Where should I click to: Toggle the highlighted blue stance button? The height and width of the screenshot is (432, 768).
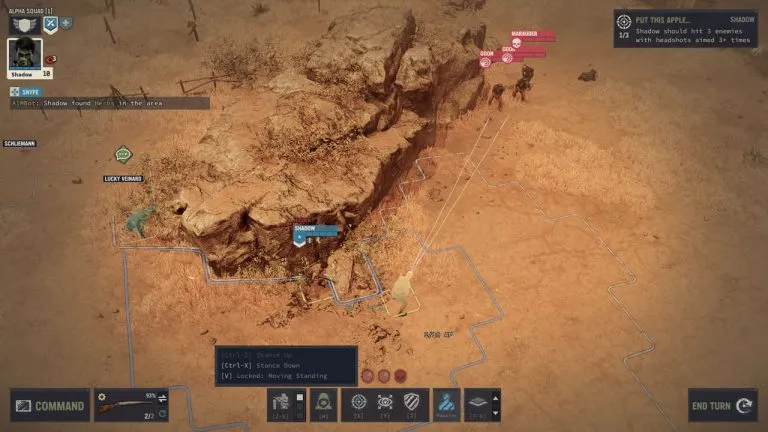click(x=446, y=404)
